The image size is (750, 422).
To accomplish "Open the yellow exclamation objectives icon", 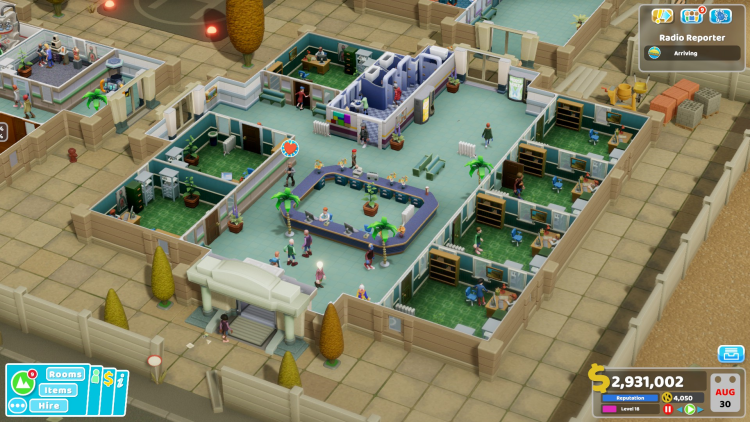I will point(662,16).
